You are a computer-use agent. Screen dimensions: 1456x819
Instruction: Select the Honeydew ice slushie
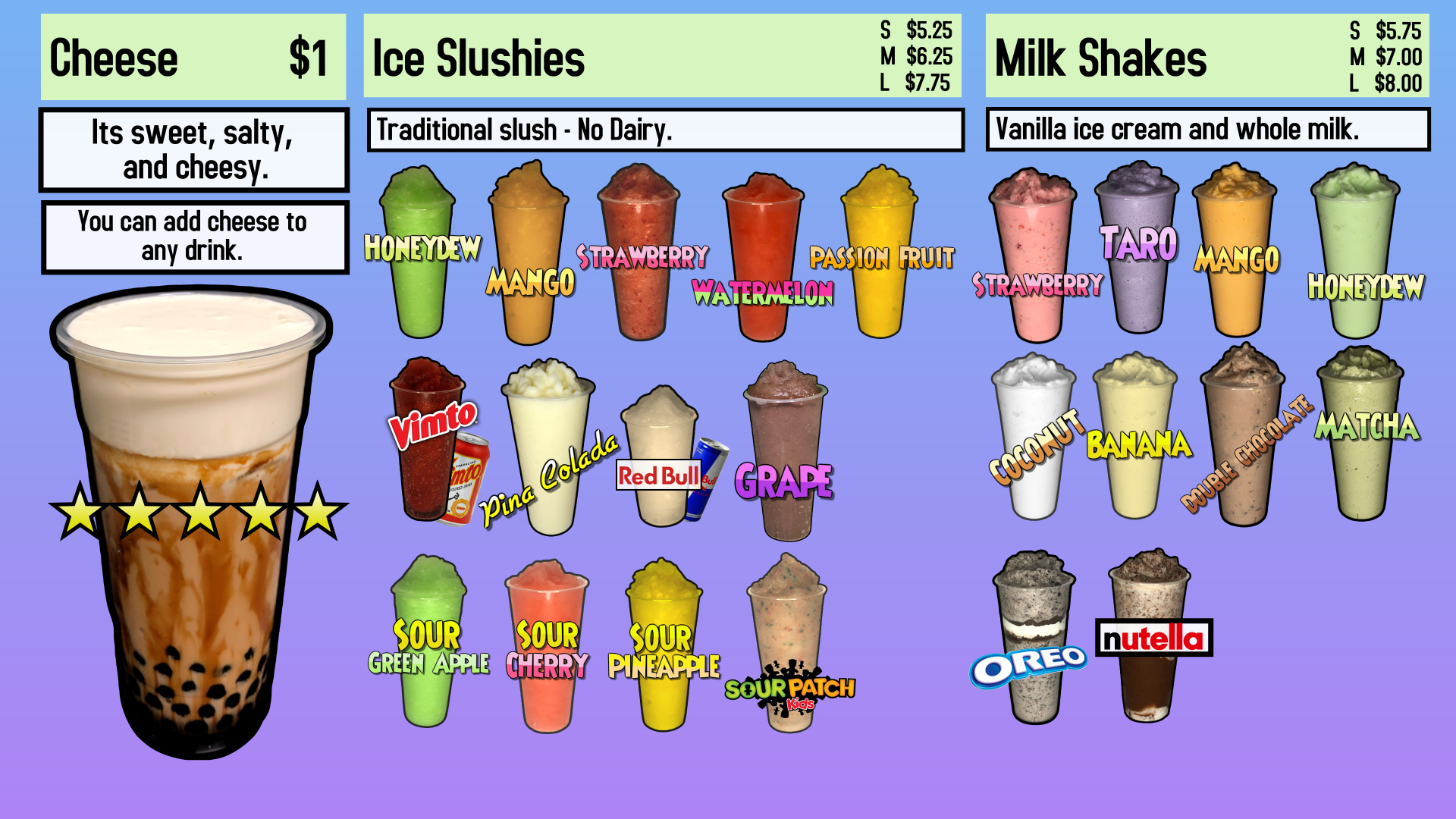(418, 250)
